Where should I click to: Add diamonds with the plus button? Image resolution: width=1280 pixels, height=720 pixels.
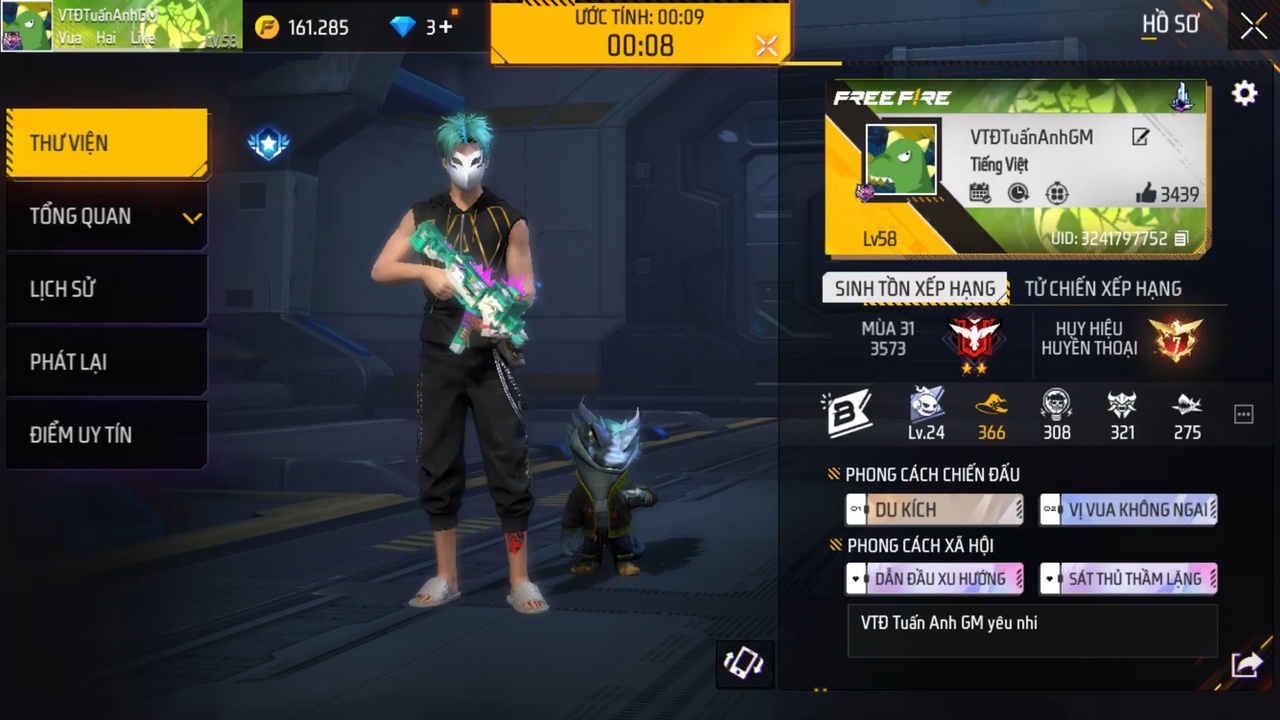(x=445, y=27)
